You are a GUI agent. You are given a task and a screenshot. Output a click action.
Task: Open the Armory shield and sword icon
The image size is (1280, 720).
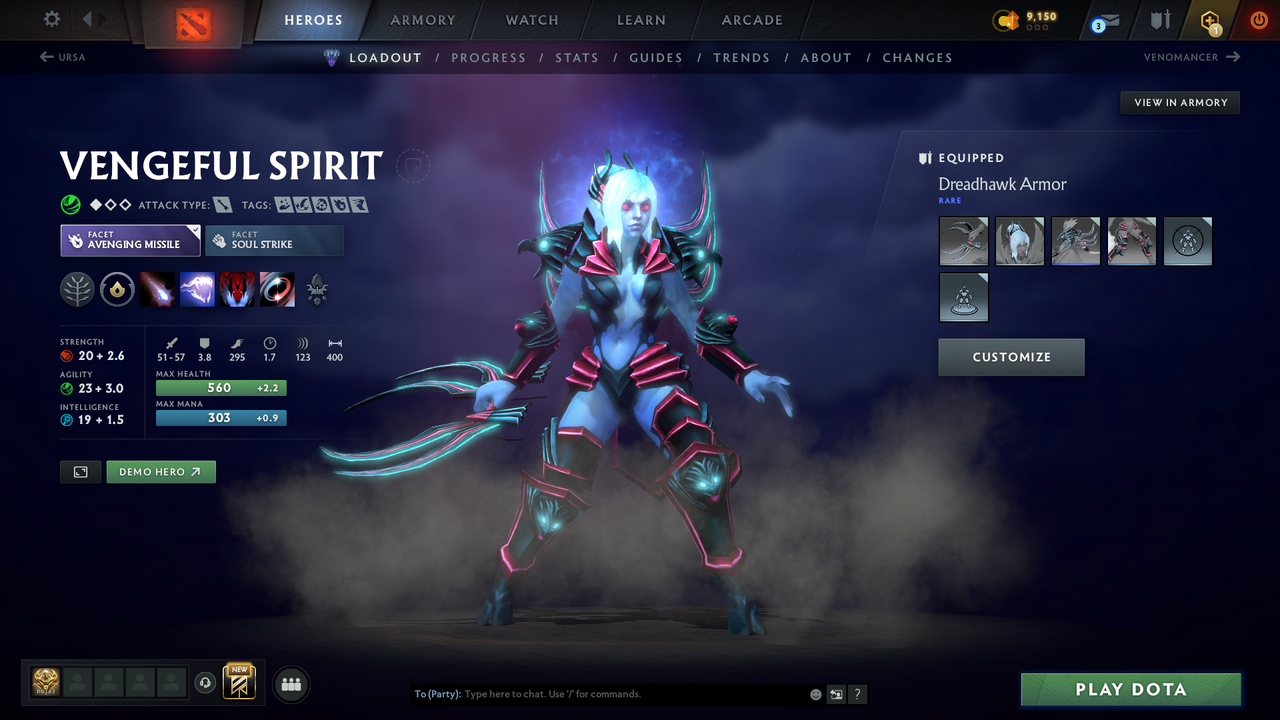1160,20
